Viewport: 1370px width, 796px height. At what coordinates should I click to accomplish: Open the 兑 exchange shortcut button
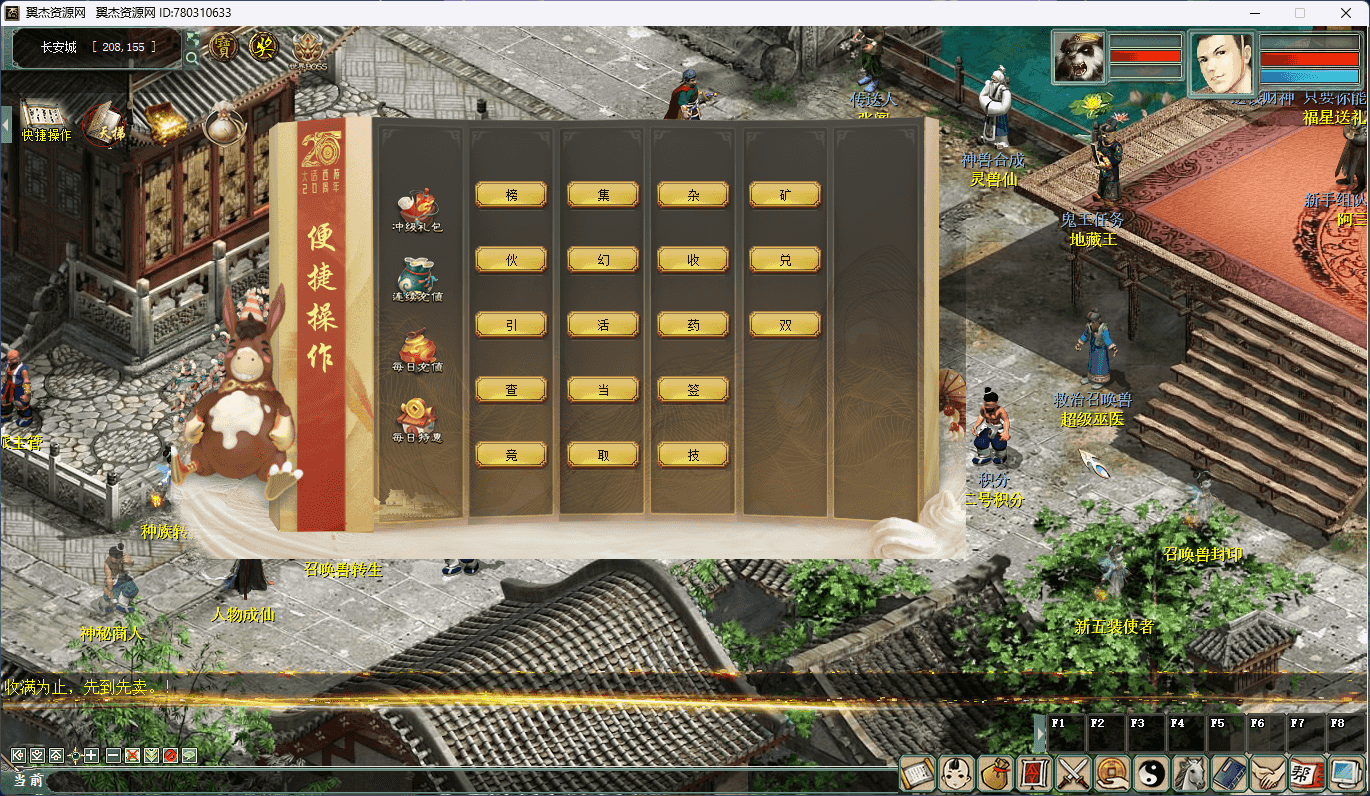[785, 260]
